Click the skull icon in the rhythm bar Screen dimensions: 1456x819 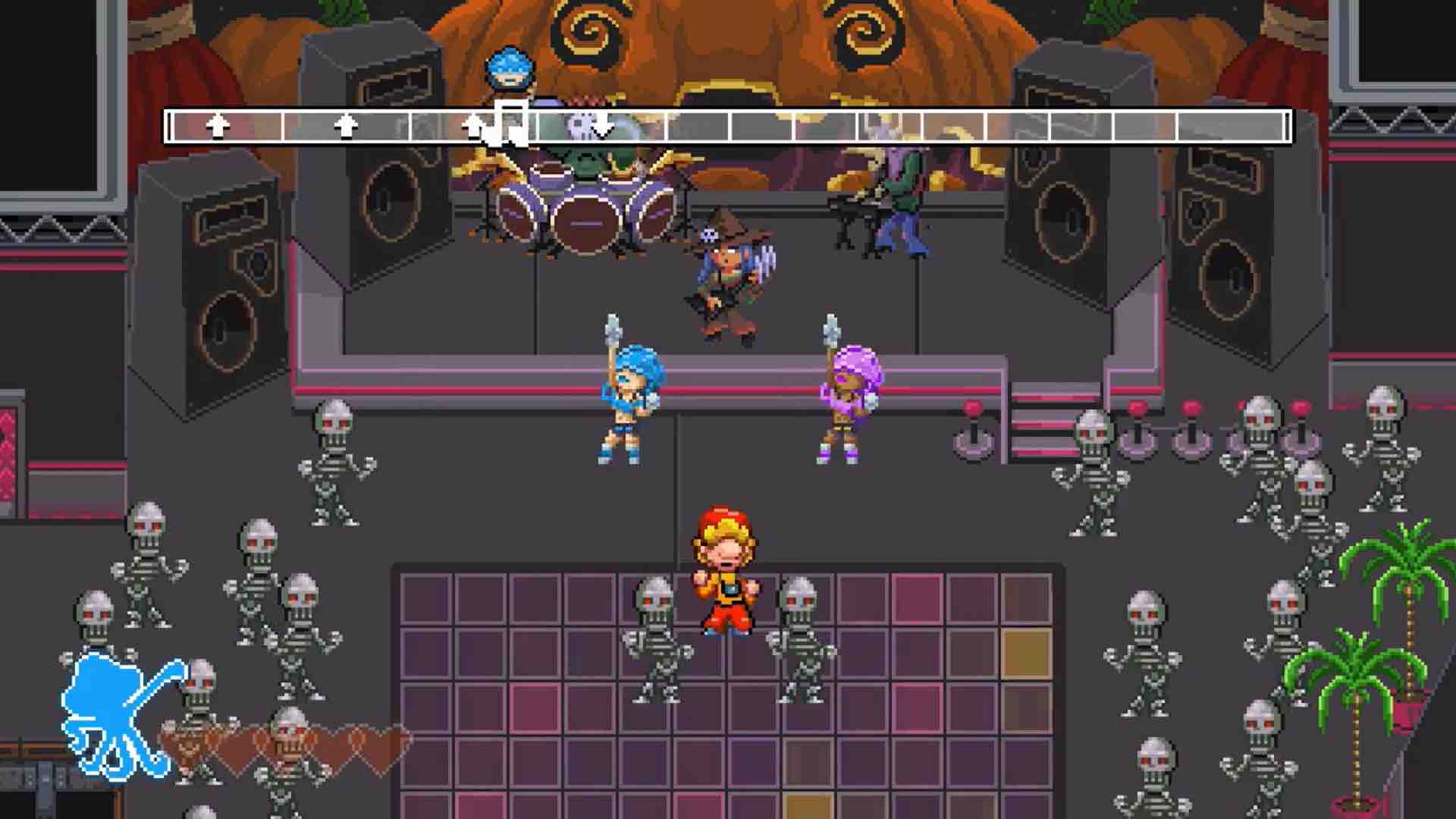579,124
